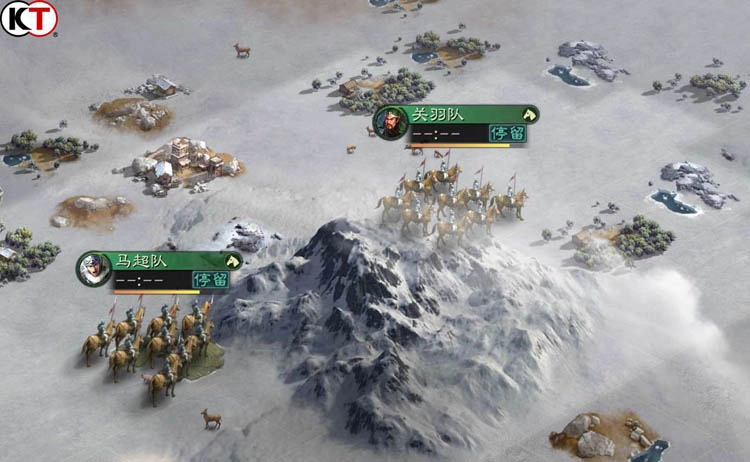Select Guan Yu's portrait icon
Screen dimensions: 750x462
click(x=388, y=122)
